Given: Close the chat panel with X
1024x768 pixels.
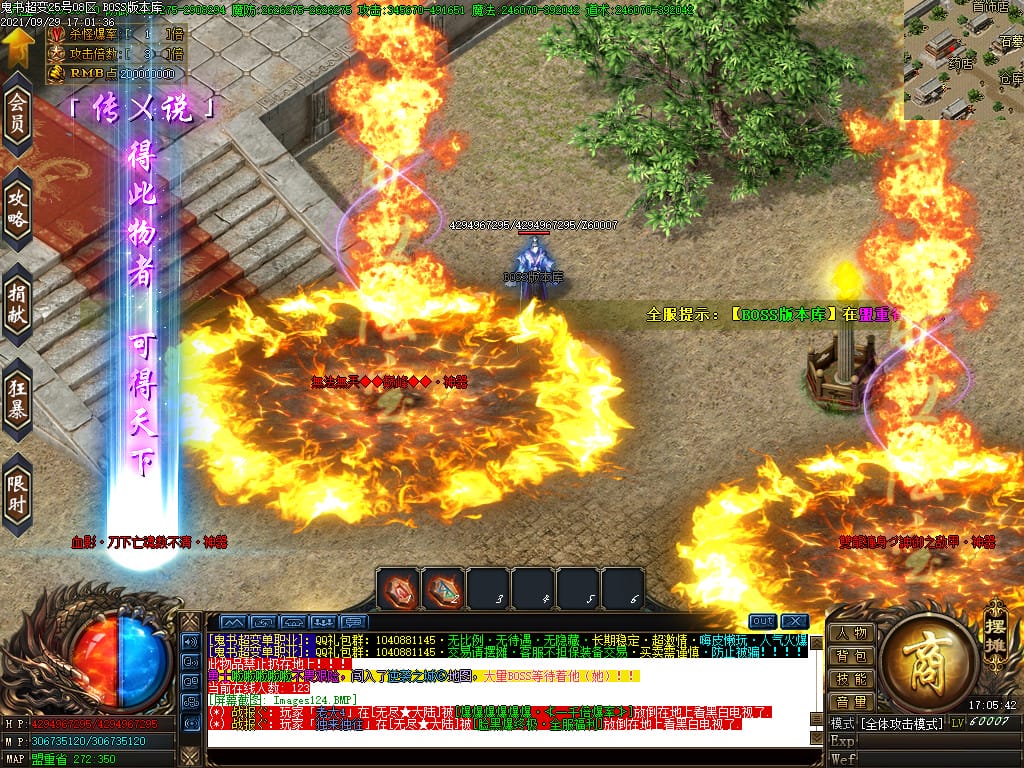Looking at the screenshot, I should [x=795, y=621].
